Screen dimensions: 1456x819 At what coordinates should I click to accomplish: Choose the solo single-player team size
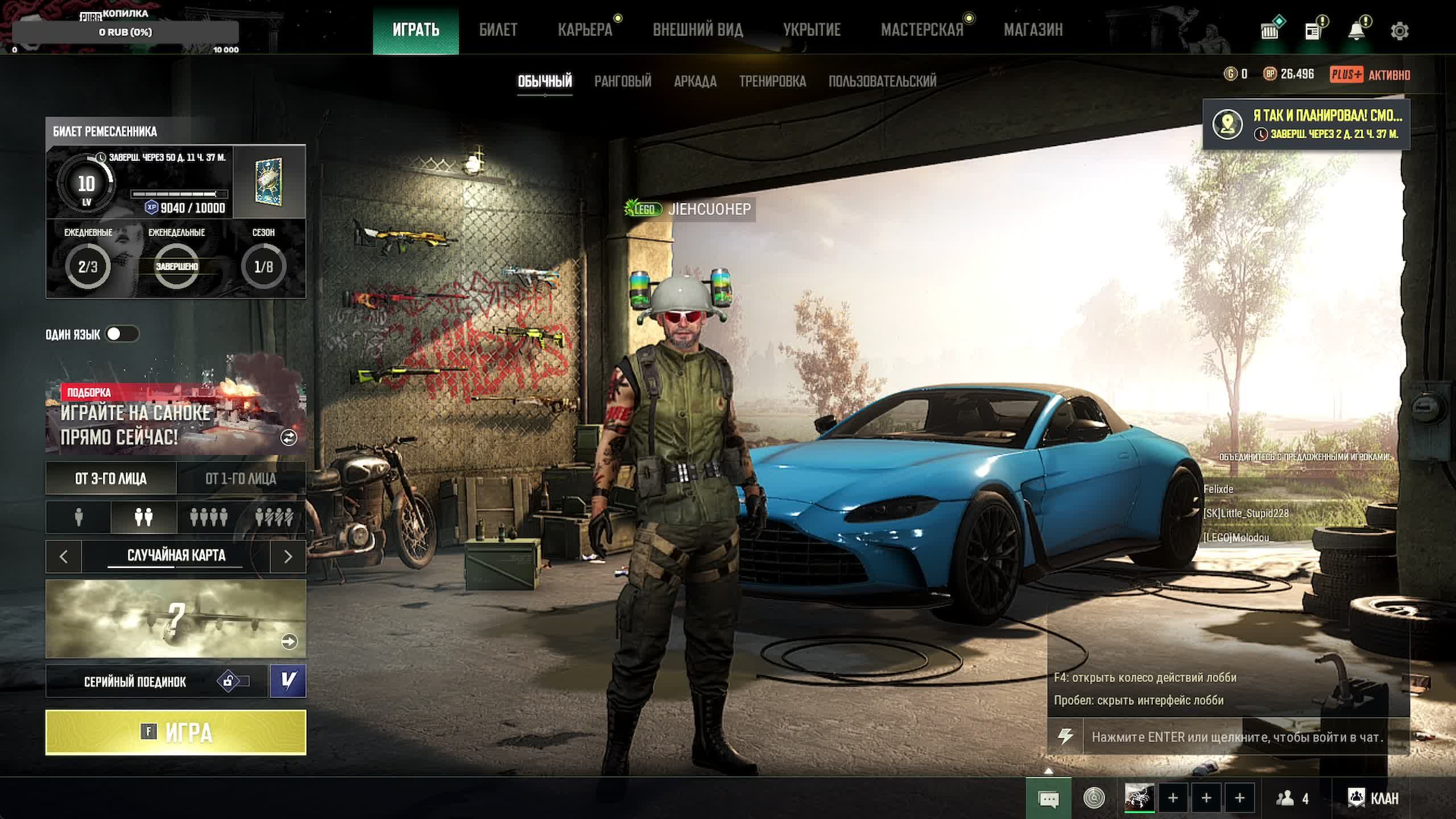[78, 517]
